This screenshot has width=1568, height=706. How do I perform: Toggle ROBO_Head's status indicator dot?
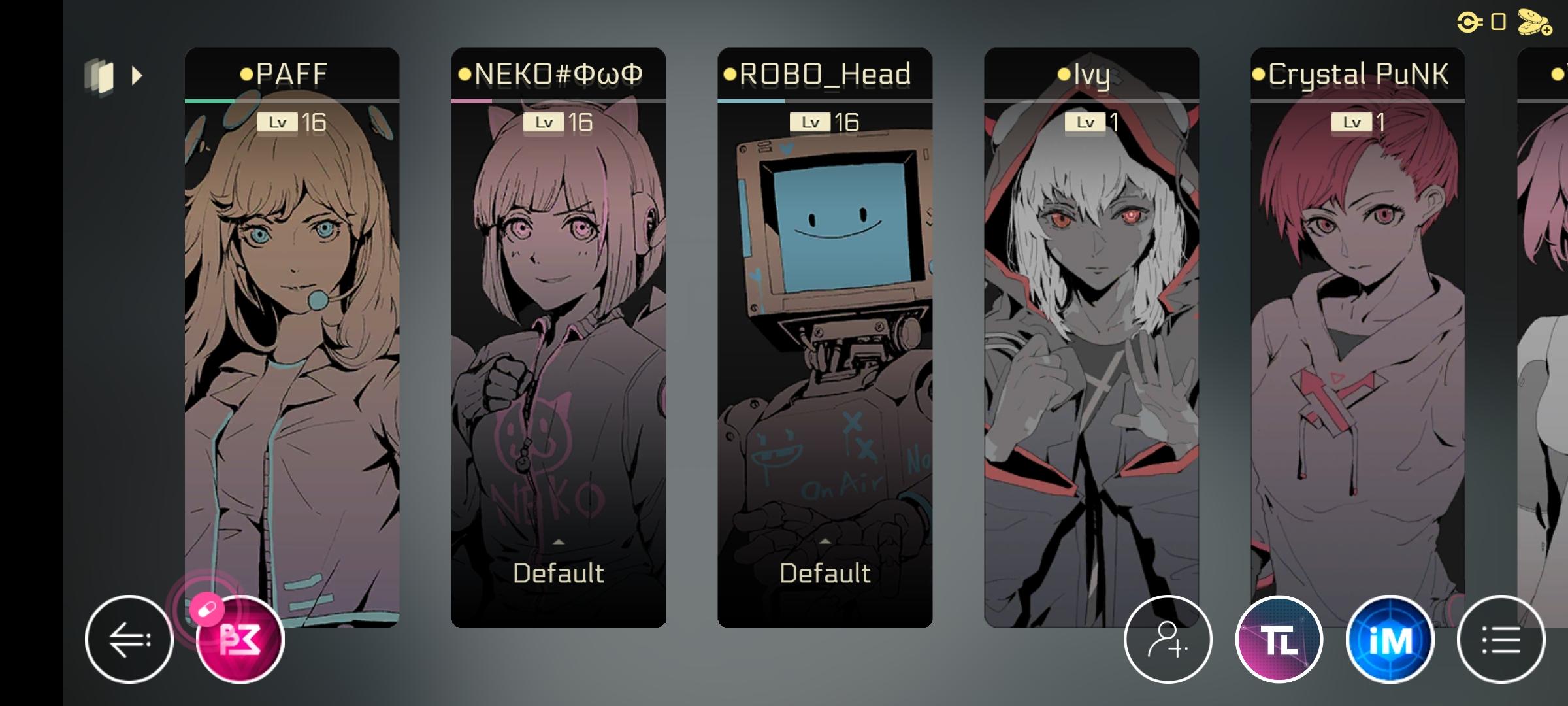(730, 75)
